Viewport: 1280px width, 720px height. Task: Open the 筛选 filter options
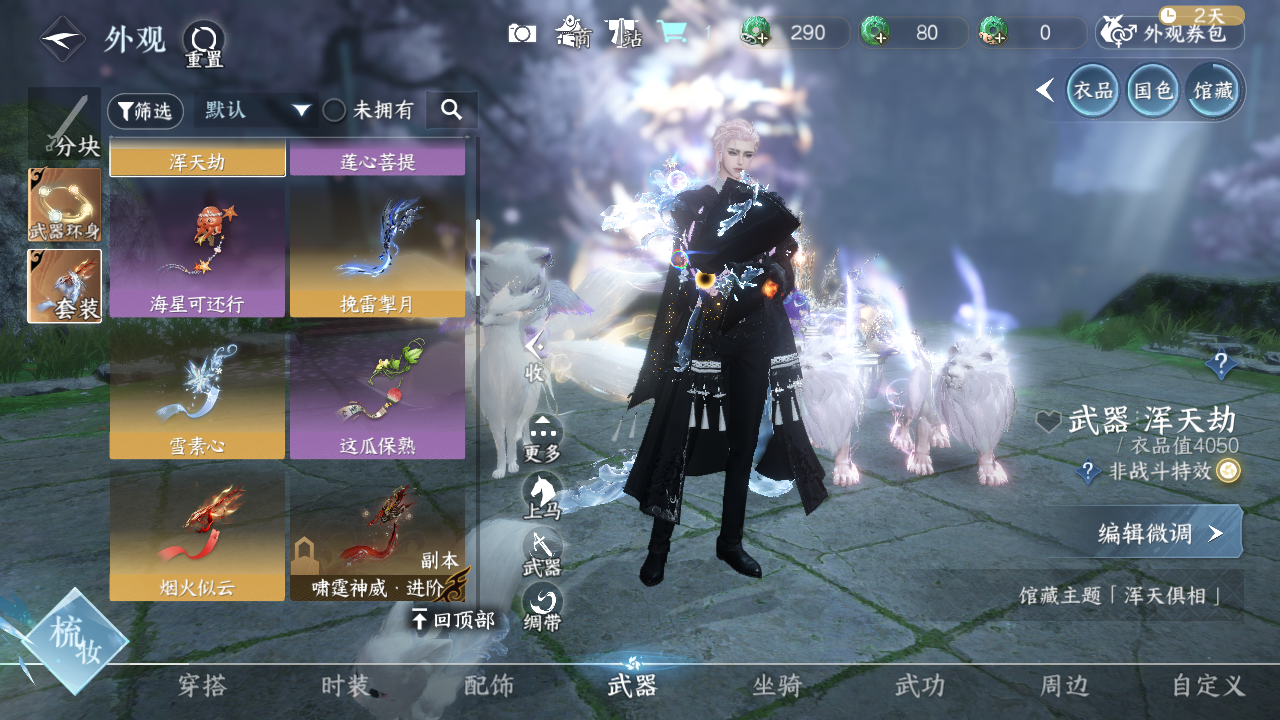click(x=145, y=111)
